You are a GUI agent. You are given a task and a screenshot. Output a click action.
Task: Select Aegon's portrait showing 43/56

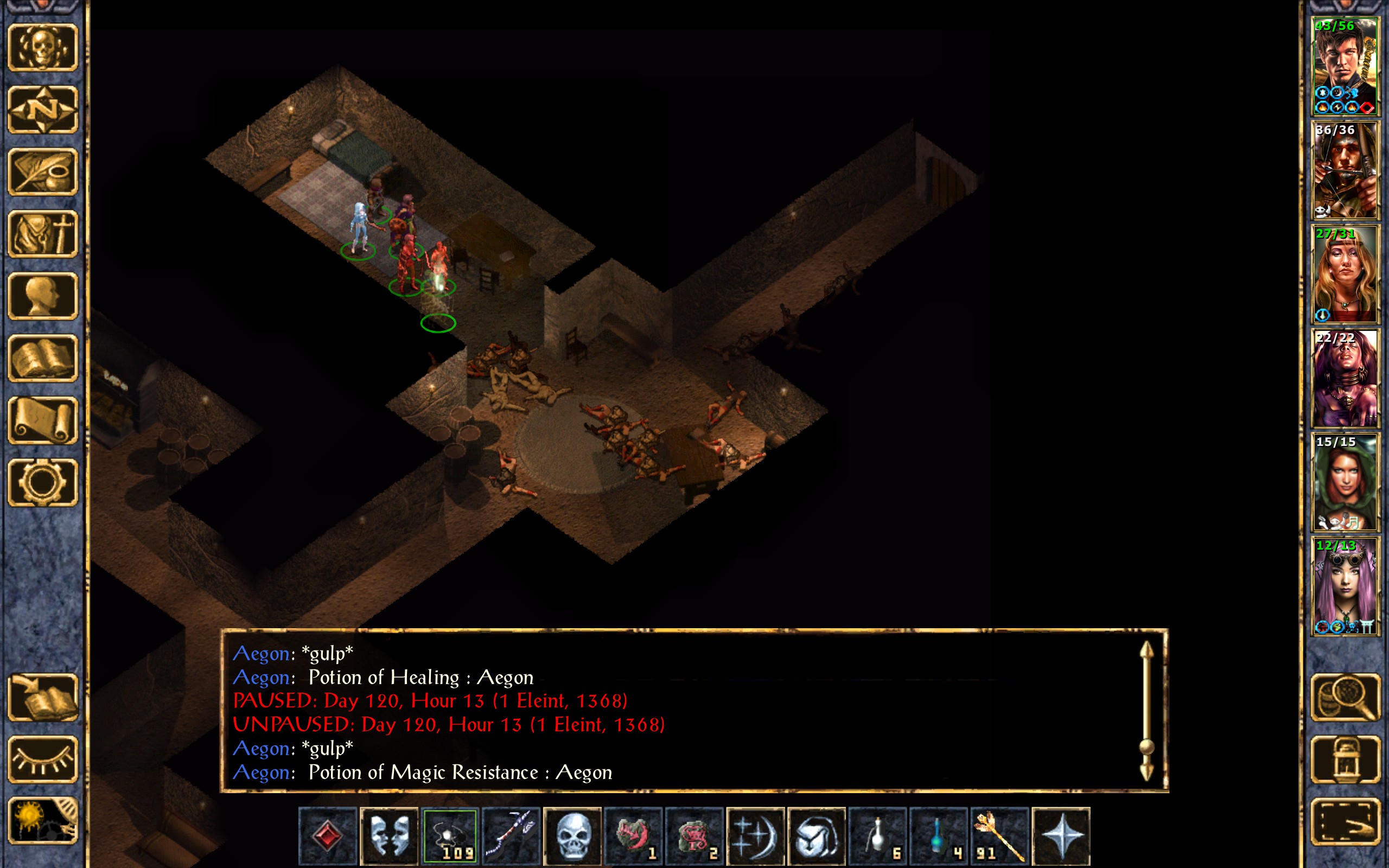click(x=1345, y=67)
